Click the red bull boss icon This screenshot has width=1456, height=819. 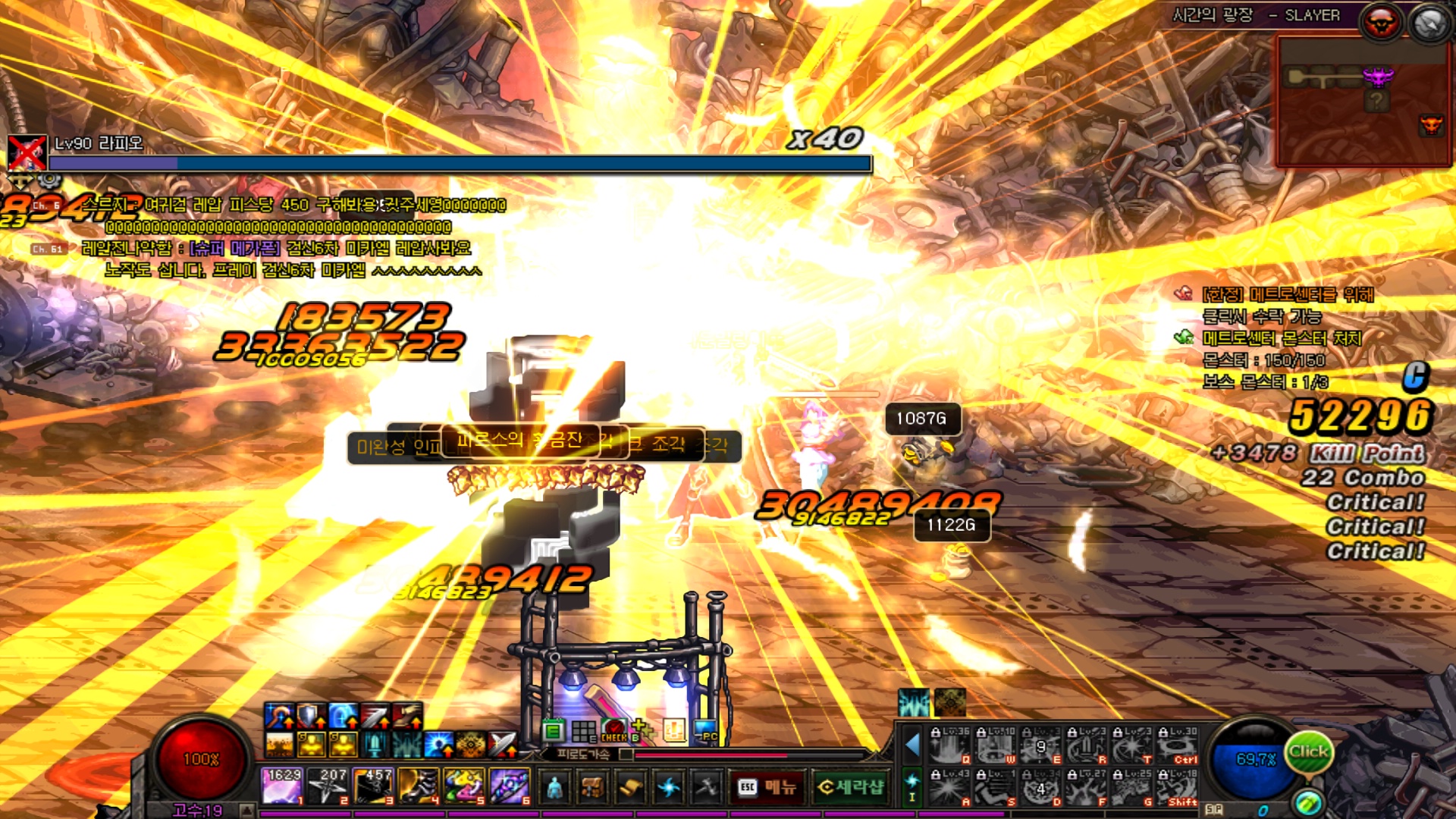coord(1379,23)
